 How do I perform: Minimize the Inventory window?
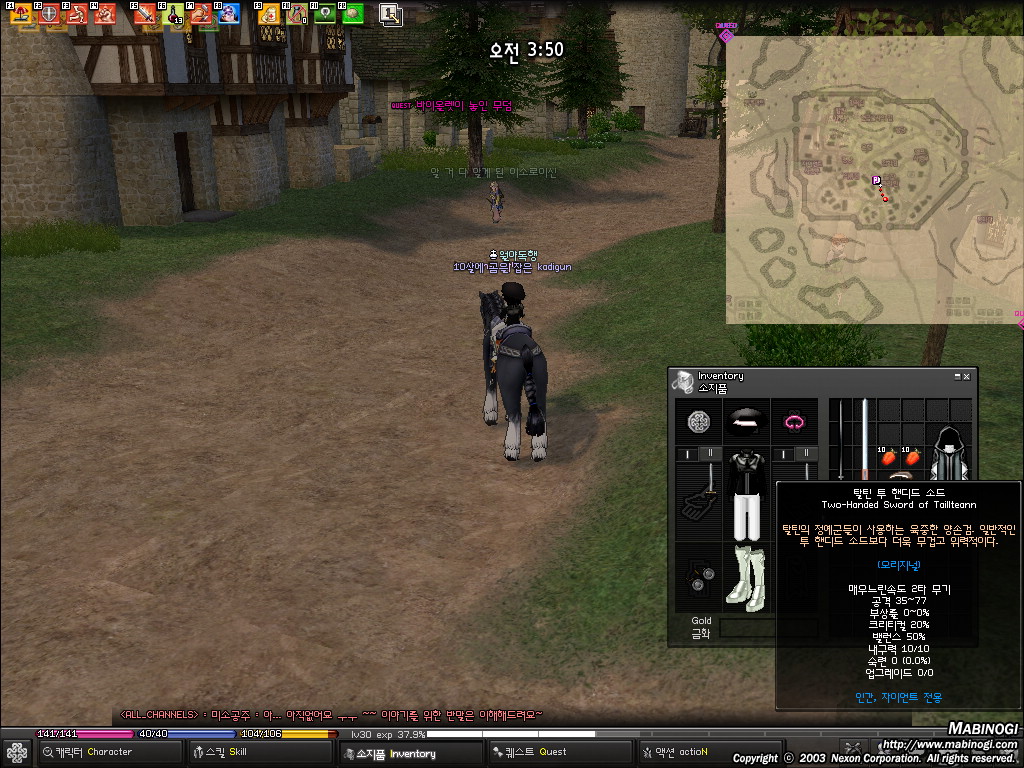(956, 376)
